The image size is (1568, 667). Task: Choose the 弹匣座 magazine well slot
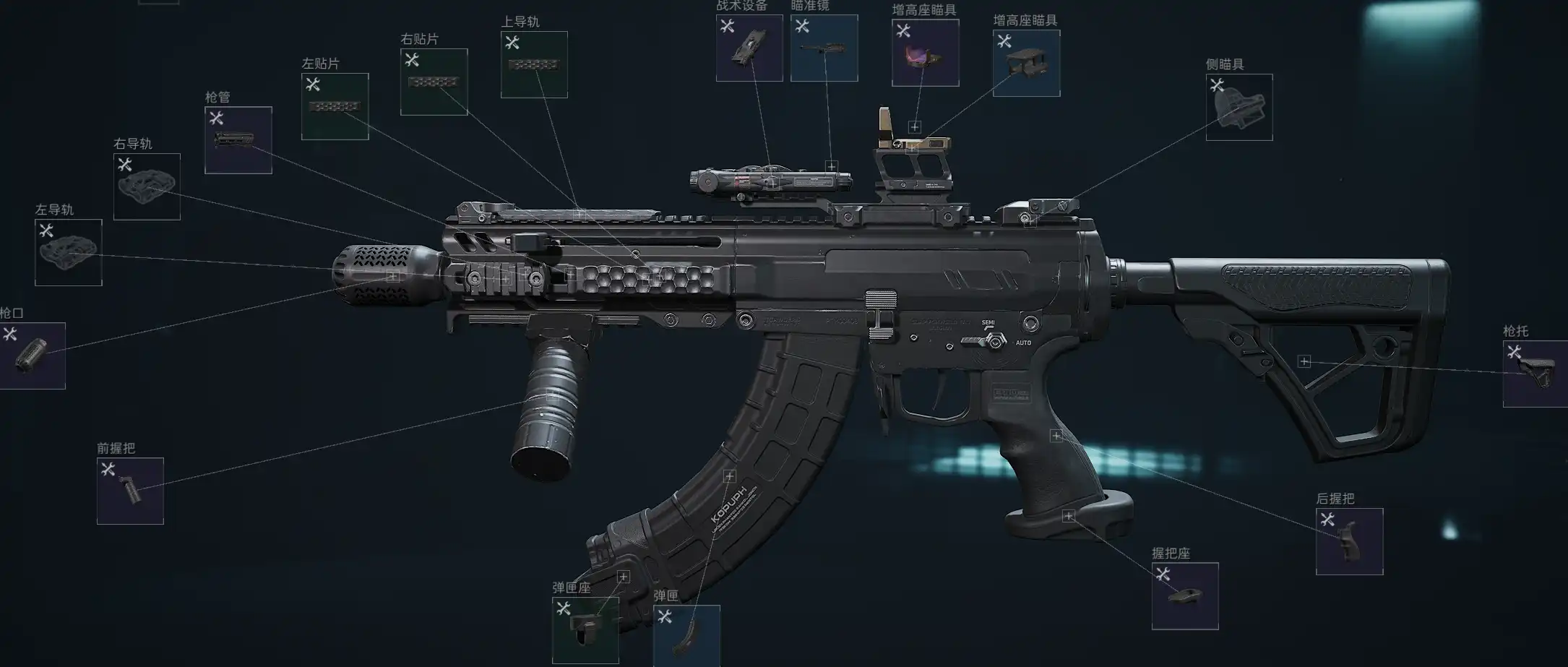[x=585, y=630]
